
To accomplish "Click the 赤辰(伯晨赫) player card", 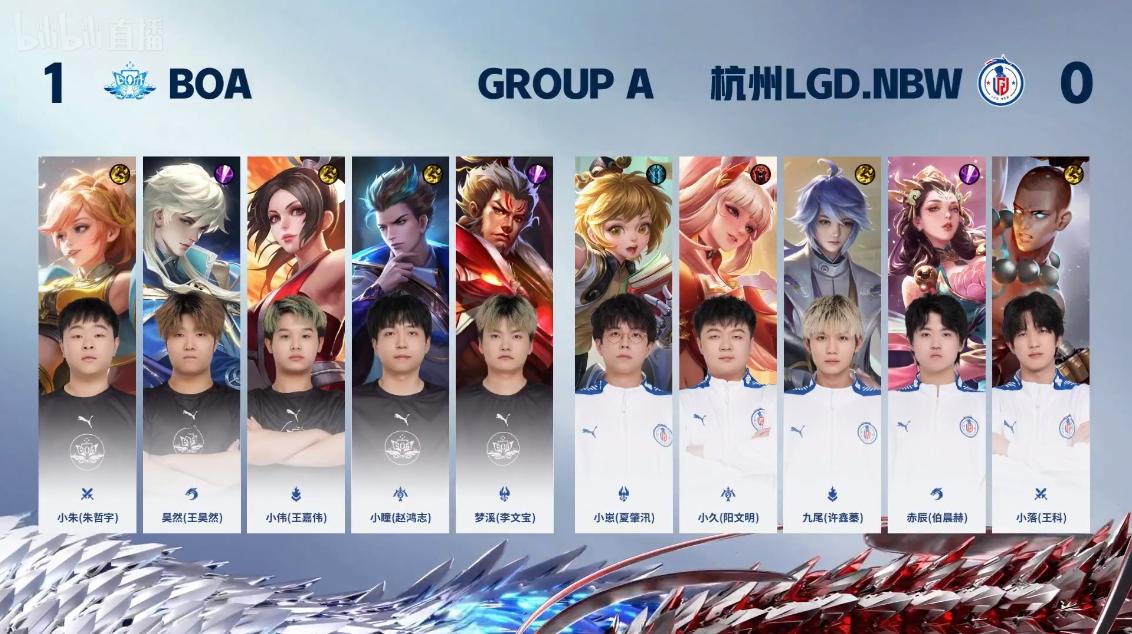I will click(x=936, y=344).
